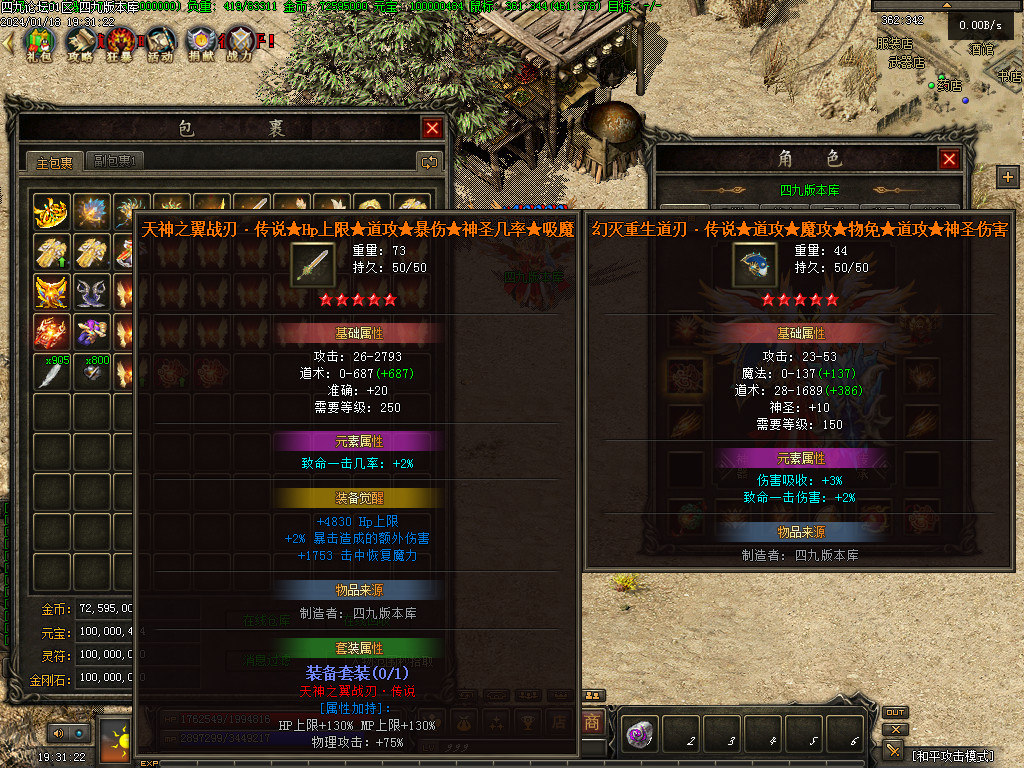Switch to the 副包裹1 secondary bag tab
This screenshot has height=768, width=1024.
[115, 161]
